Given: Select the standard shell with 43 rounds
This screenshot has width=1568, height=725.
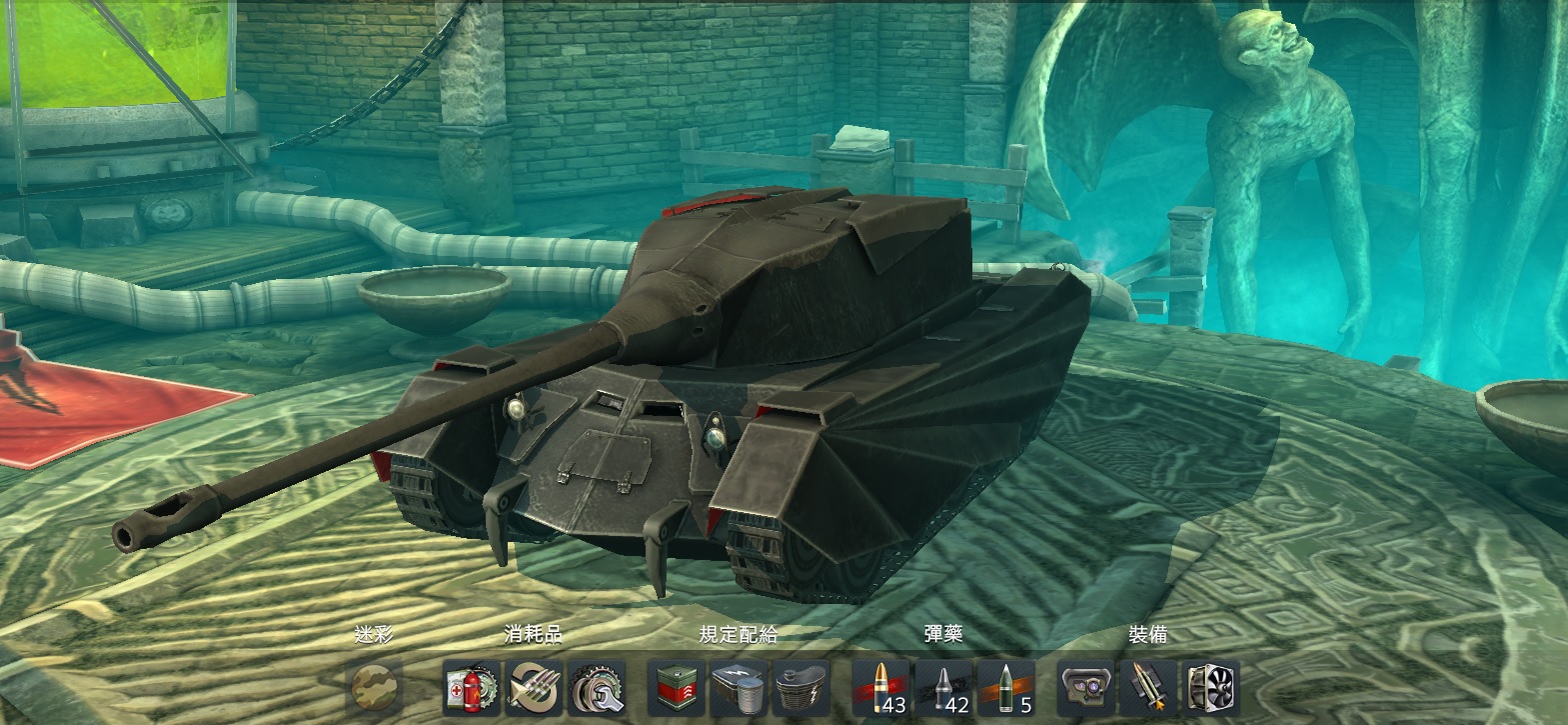Looking at the screenshot, I should [x=881, y=688].
